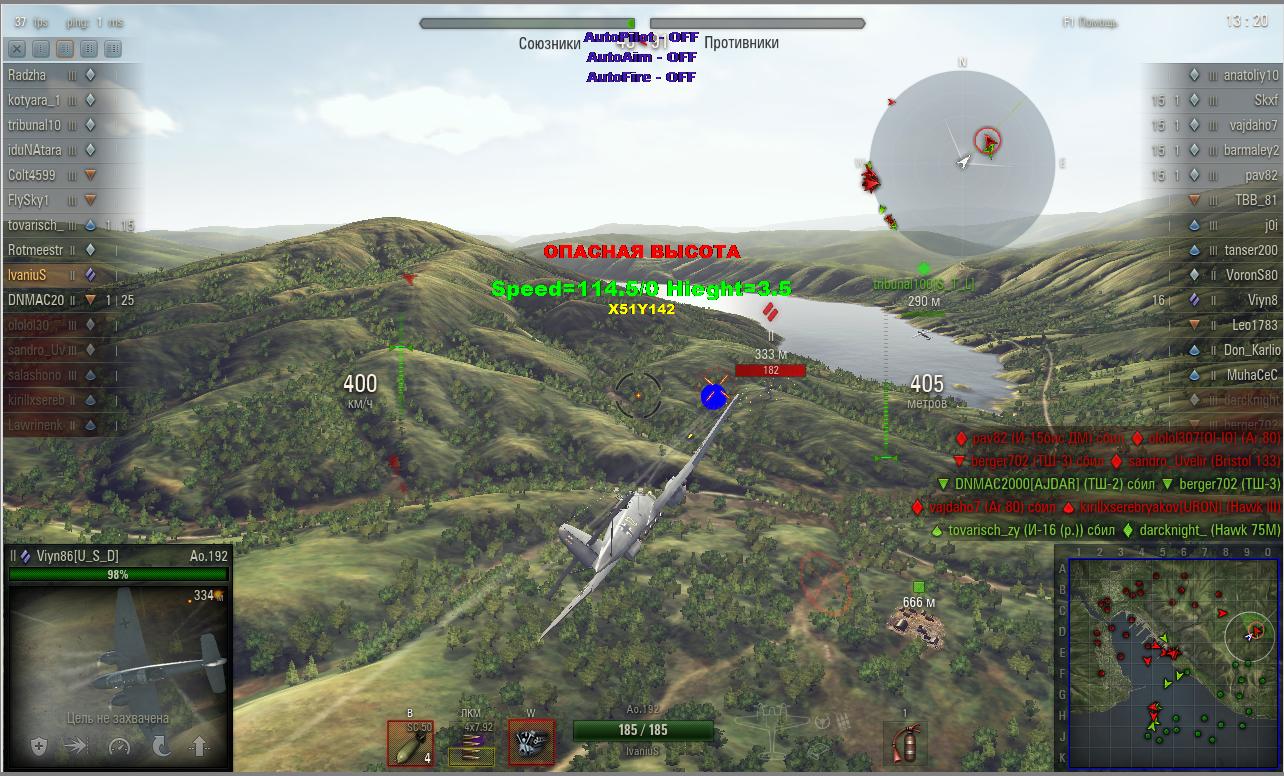Screen dimensions: 1284x776
Task: Select Don_Karlio from the enemy list
Action: click(x=1251, y=350)
